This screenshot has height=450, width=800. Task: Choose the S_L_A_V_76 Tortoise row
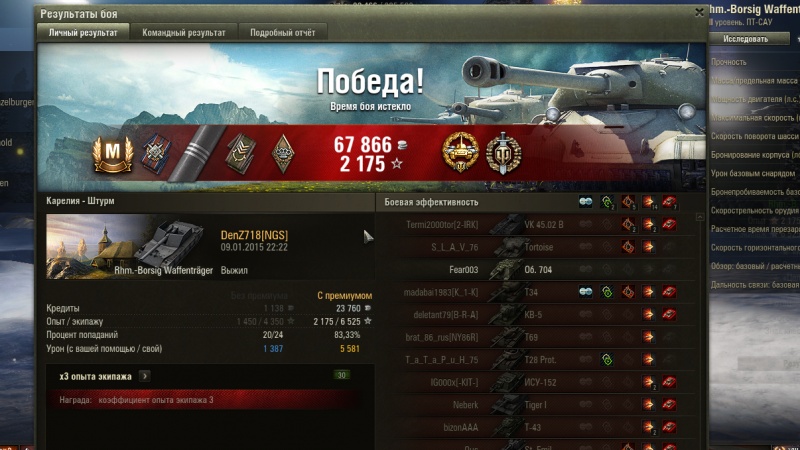pos(538,247)
